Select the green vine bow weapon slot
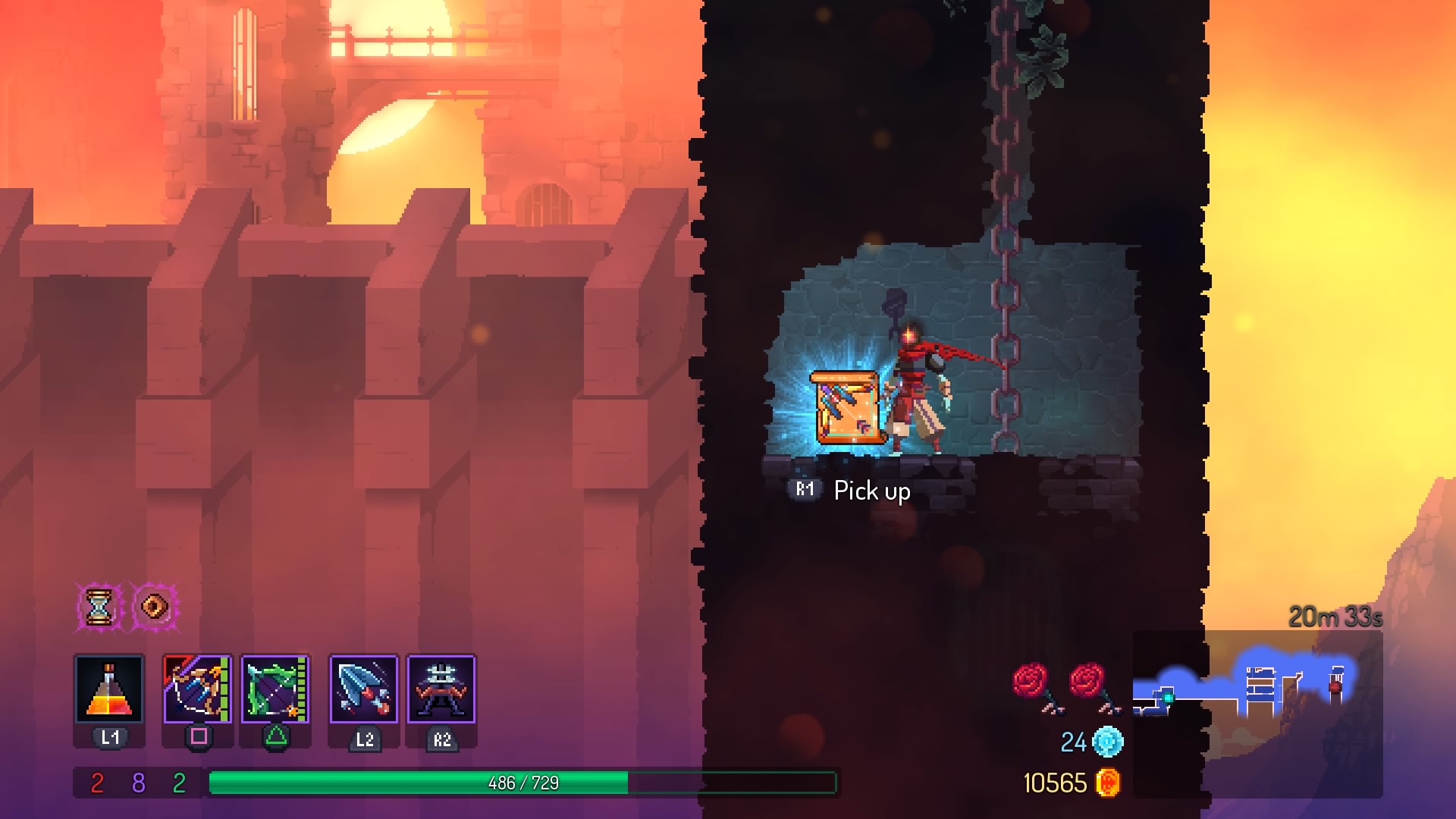Viewport: 1456px width, 819px height. point(275,689)
